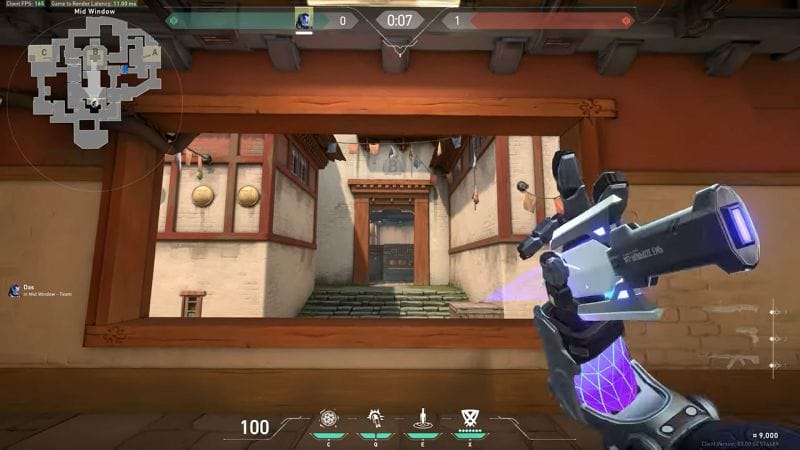The width and height of the screenshot is (800, 450).
Task: Trigger the X ultimate ability icon
Action: click(x=469, y=418)
